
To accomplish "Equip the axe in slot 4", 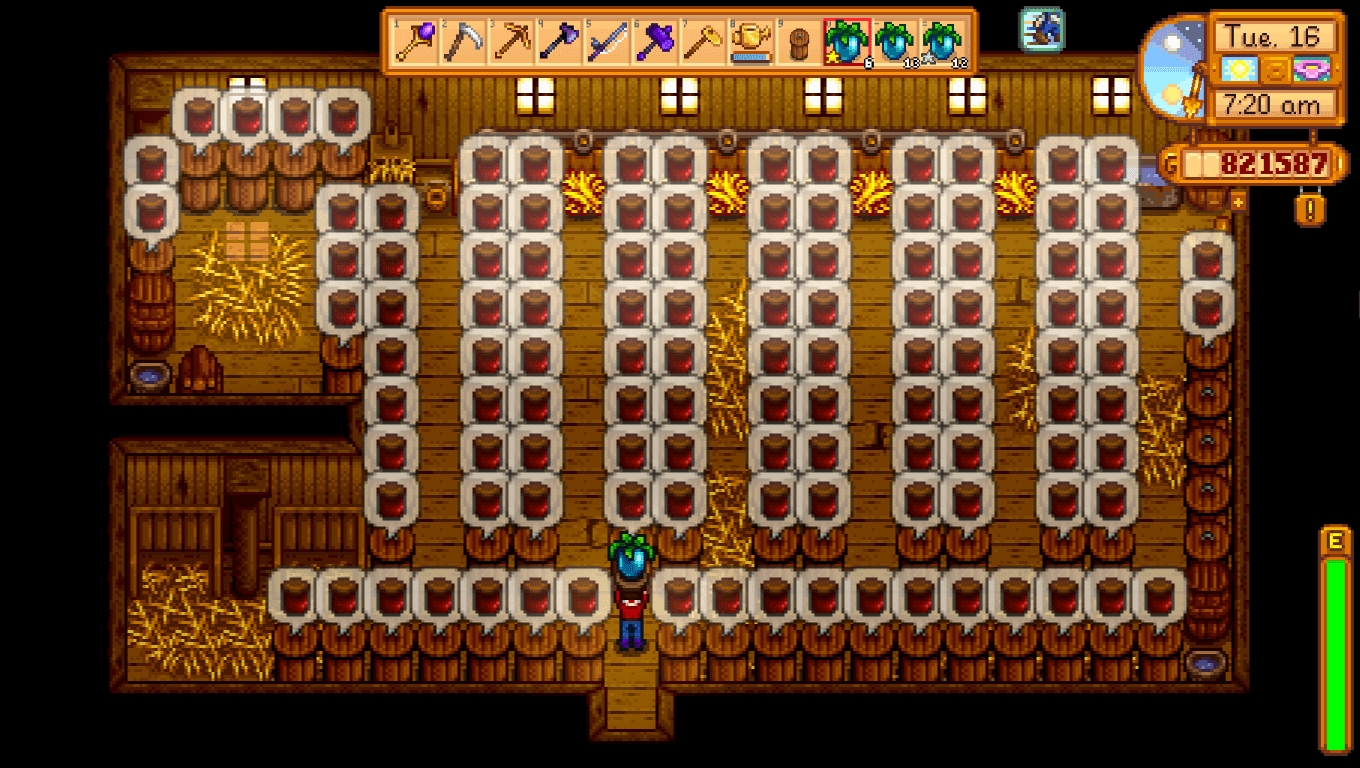I will click(559, 38).
